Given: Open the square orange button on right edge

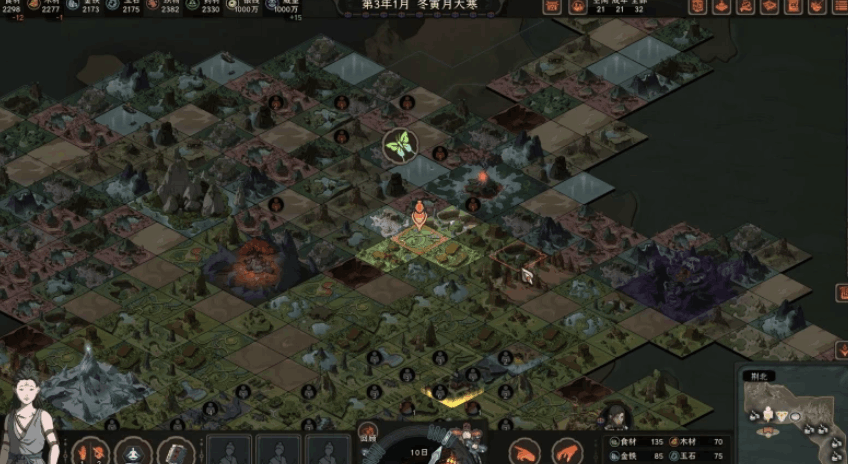Looking at the screenshot, I should (x=842, y=293).
